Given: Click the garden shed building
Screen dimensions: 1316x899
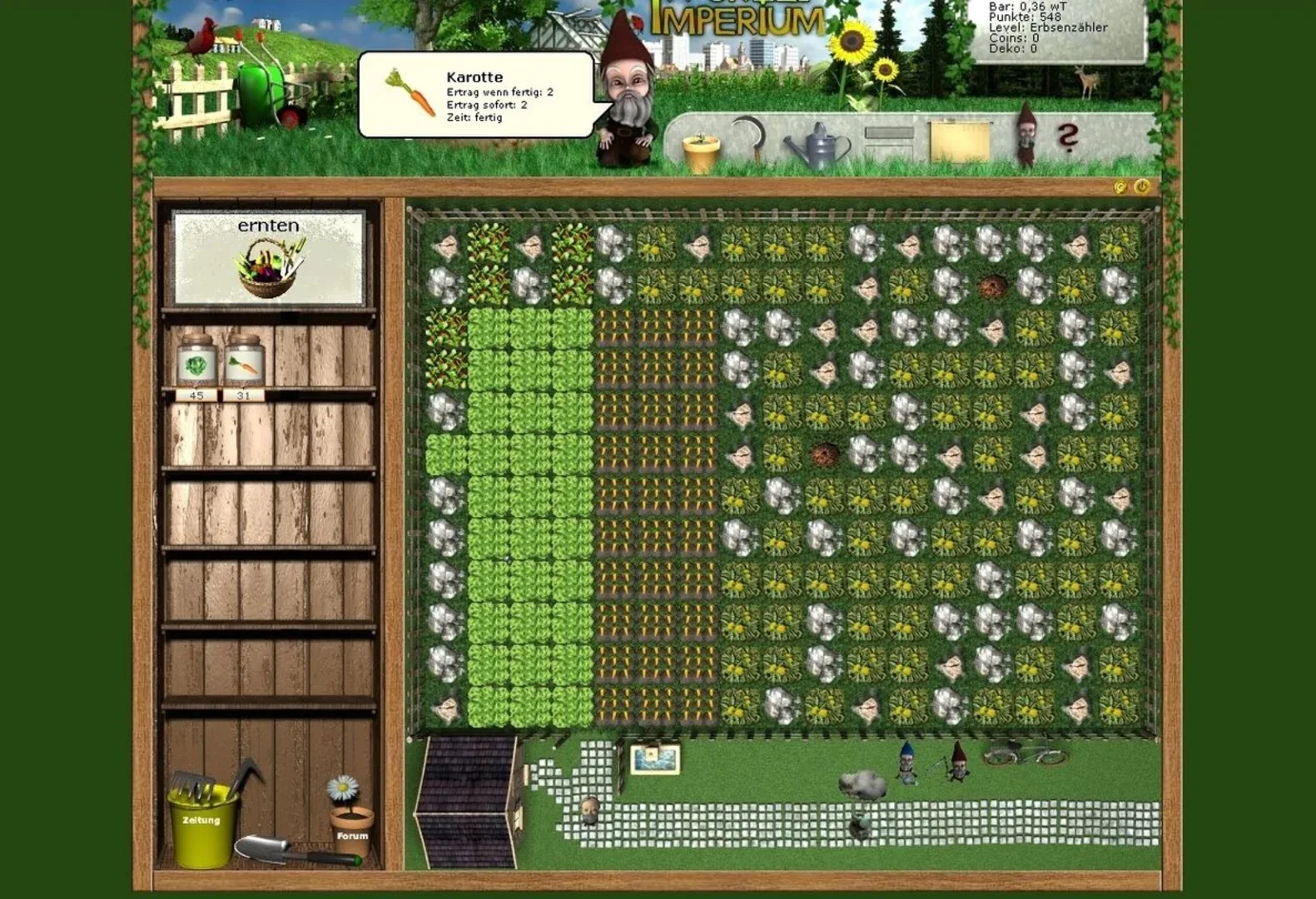Looking at the screenshot, I should (466, 791).
